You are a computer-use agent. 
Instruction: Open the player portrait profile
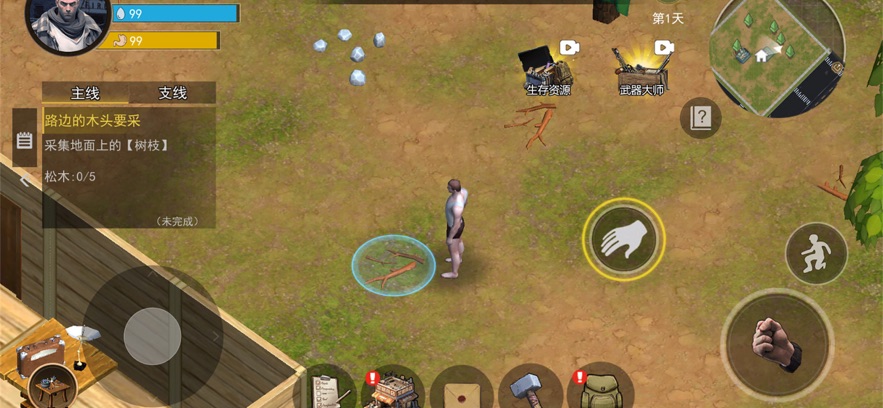tap(66, 25)
